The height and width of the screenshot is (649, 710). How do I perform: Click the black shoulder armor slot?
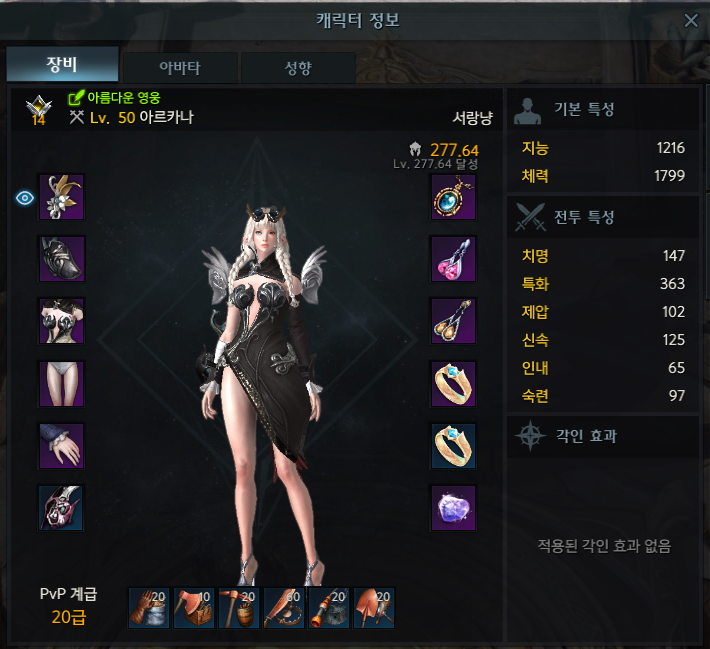point(62,260)
